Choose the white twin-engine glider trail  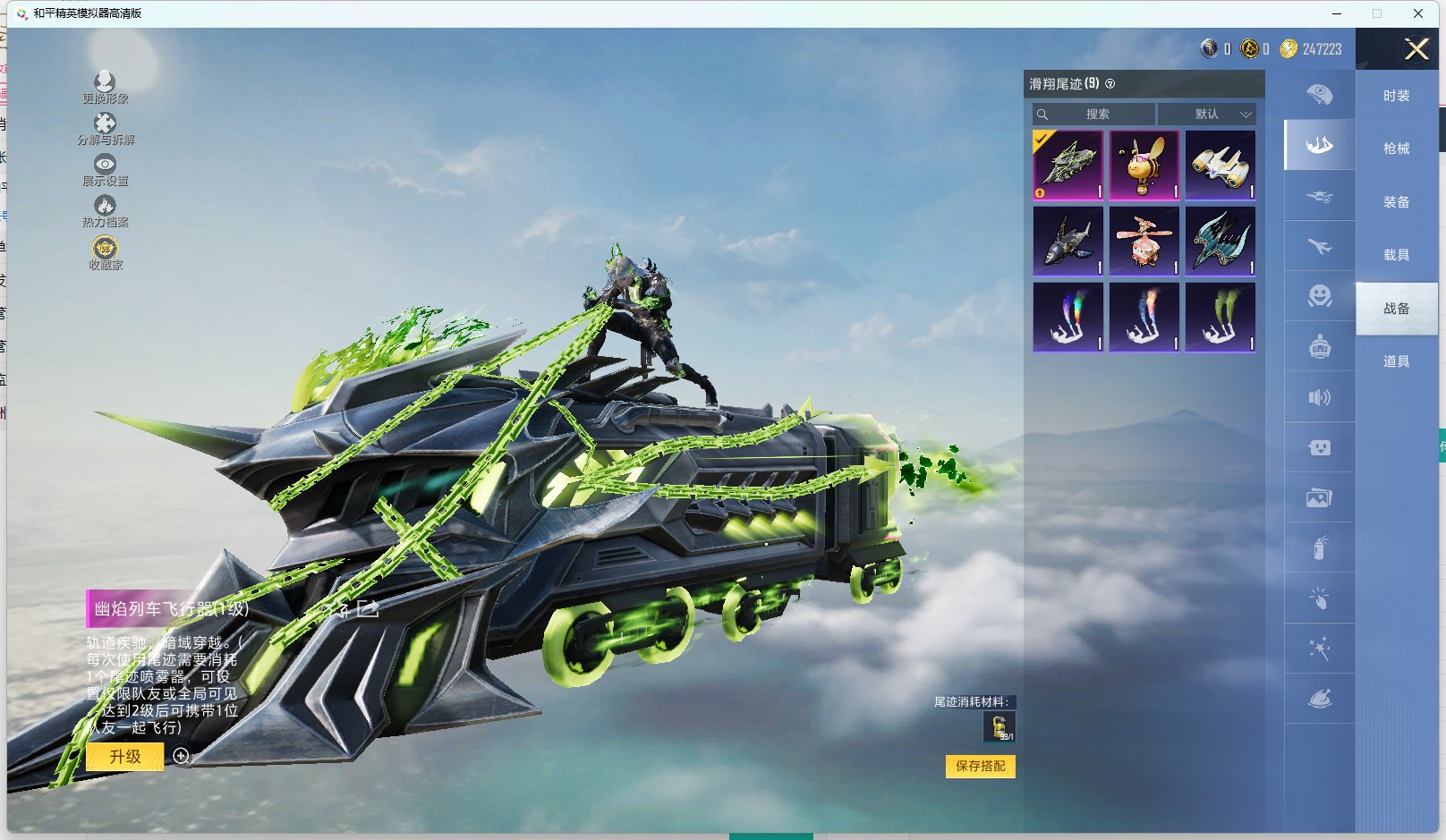(x=1221, y=165)
